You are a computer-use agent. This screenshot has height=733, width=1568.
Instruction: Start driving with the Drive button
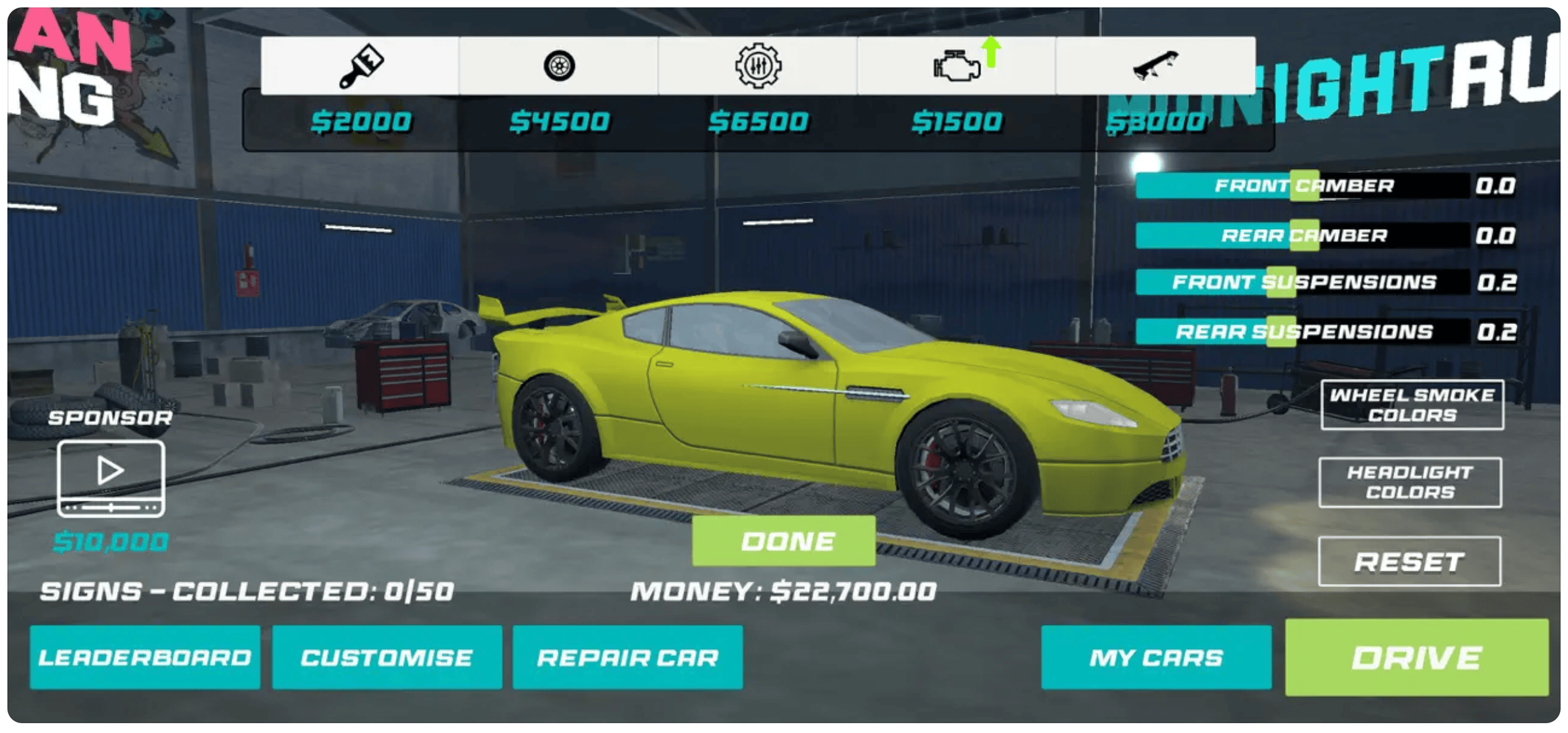click(1416, 657)
